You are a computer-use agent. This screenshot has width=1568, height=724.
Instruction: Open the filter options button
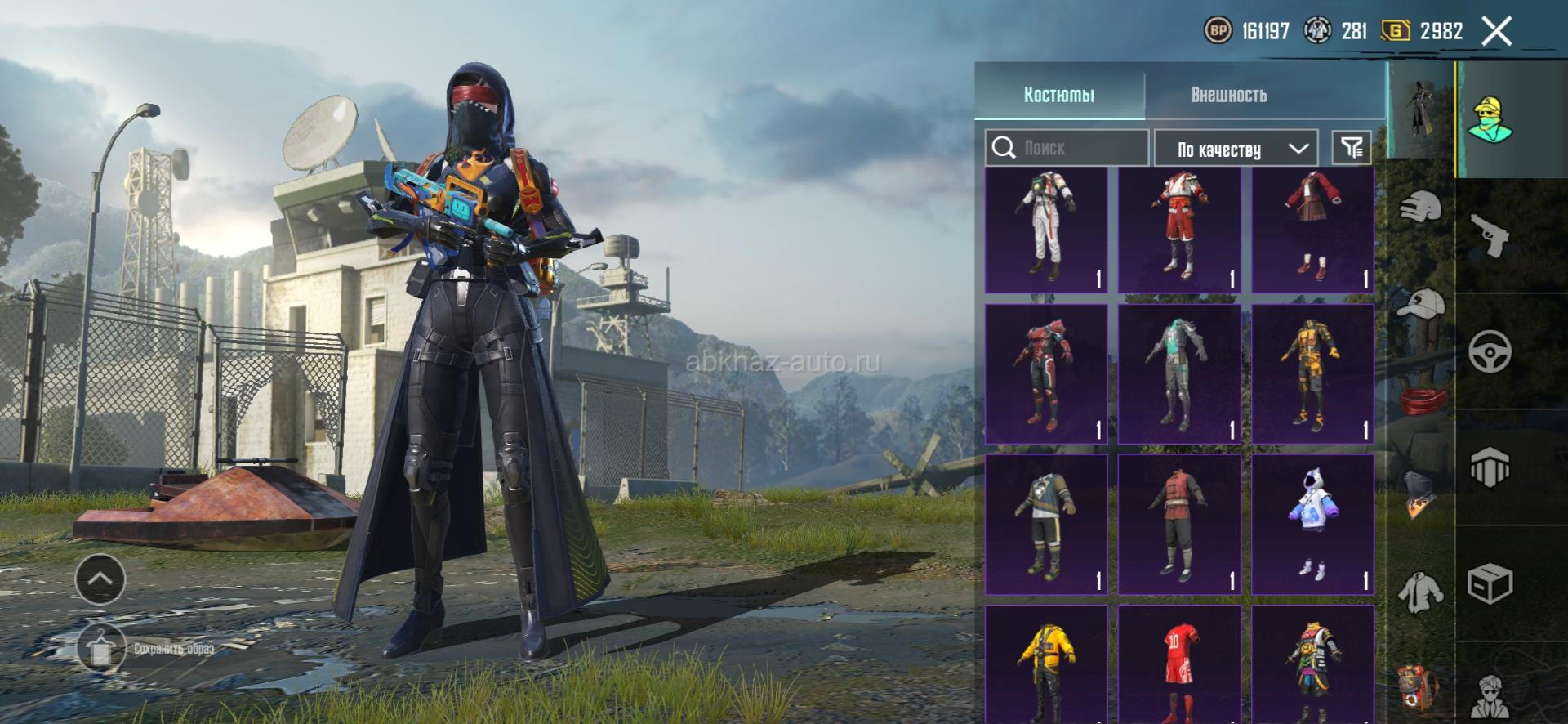[x=1352, y=148]
